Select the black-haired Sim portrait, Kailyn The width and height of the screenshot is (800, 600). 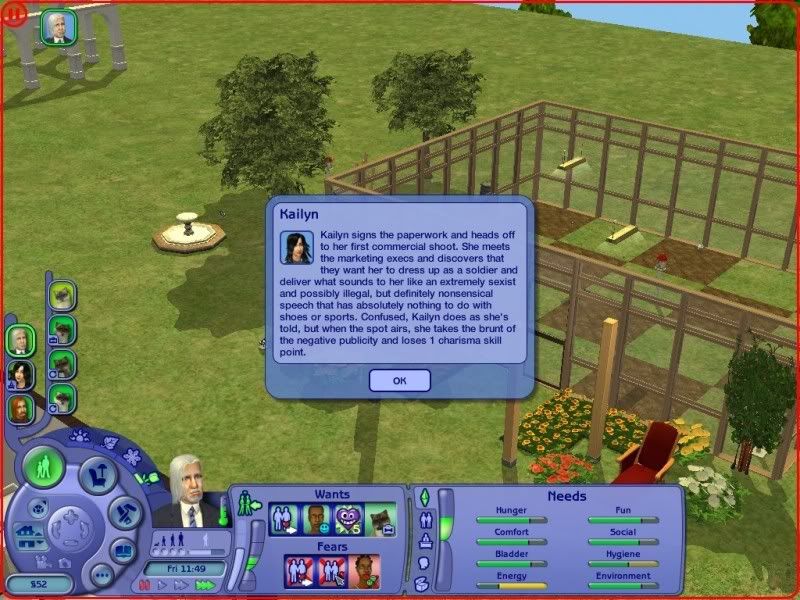tap(19, 374)
